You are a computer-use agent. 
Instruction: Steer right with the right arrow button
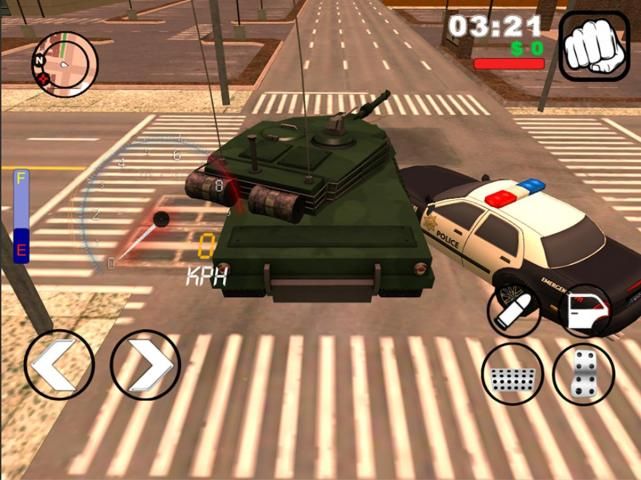(145, 365)
